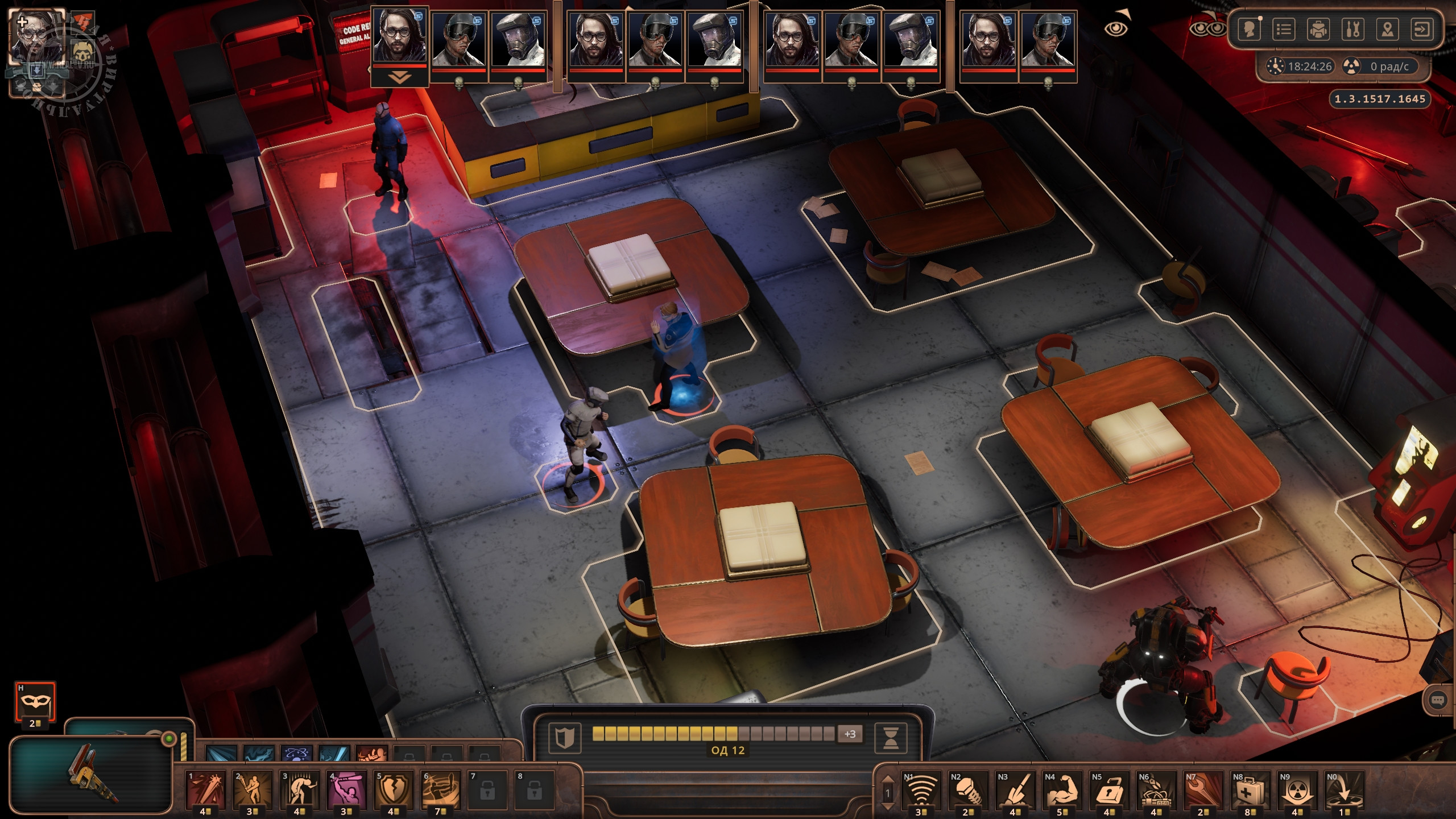Use the first aid kit skill

pos(1250,791)
